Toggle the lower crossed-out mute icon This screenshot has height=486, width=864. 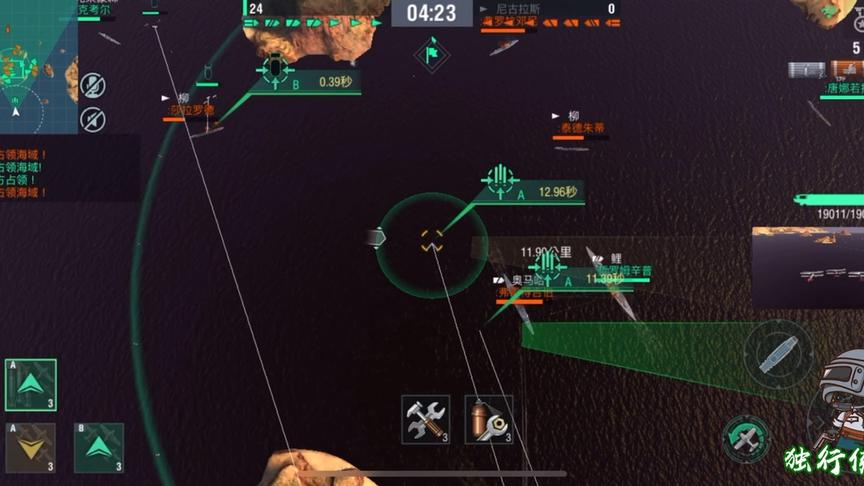pyautogui.click(x=92, y=119)
